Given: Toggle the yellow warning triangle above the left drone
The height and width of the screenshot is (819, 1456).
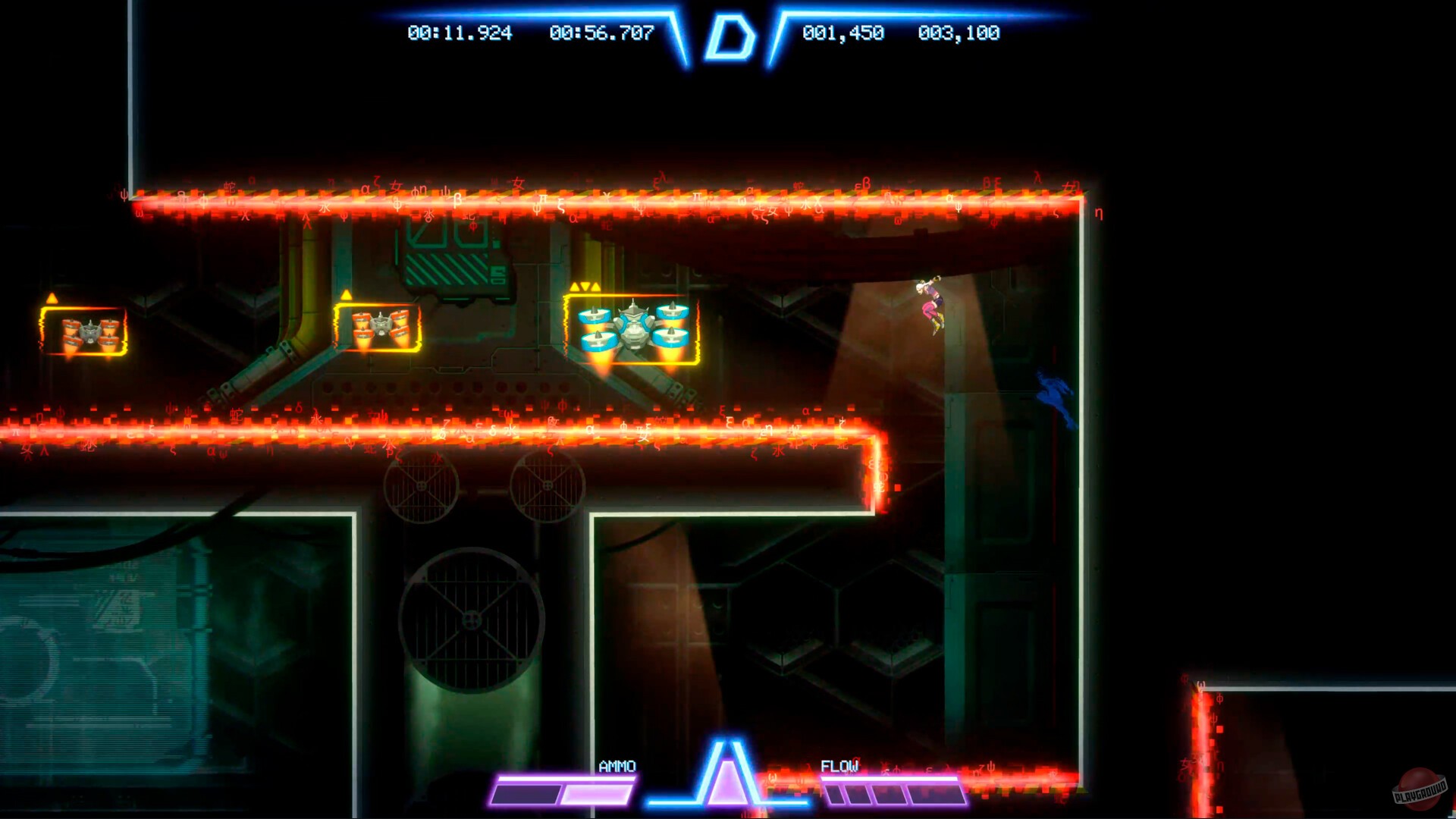Looking at the screenshot, I should pyautogui.click(x=51, y=298).
